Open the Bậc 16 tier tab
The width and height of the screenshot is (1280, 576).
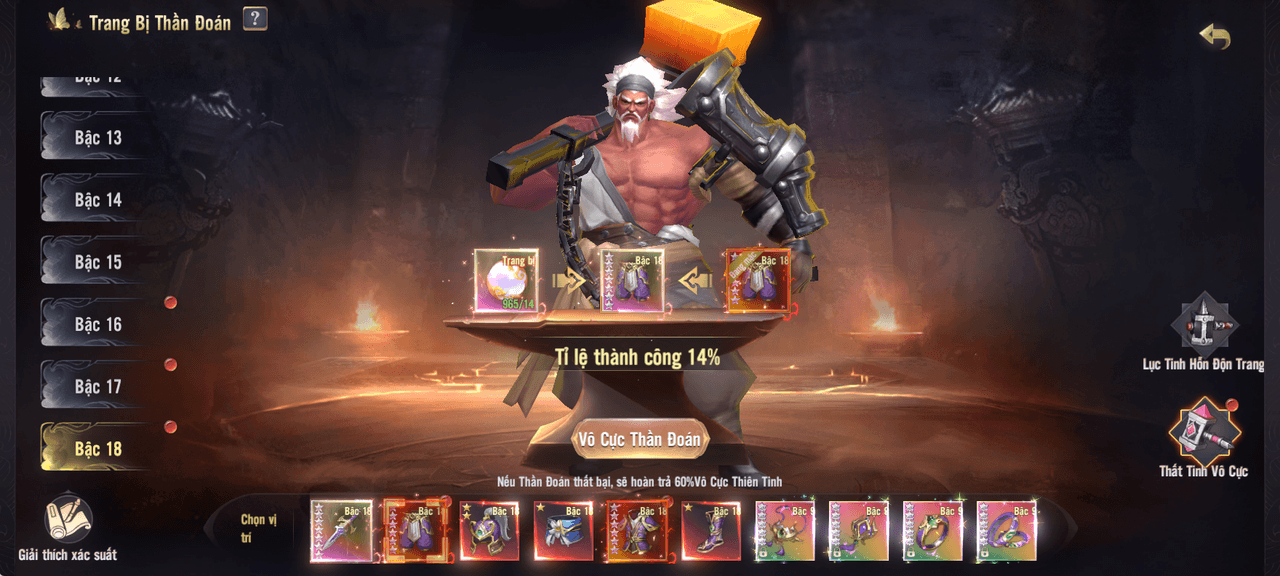click(x=97, y=324)
